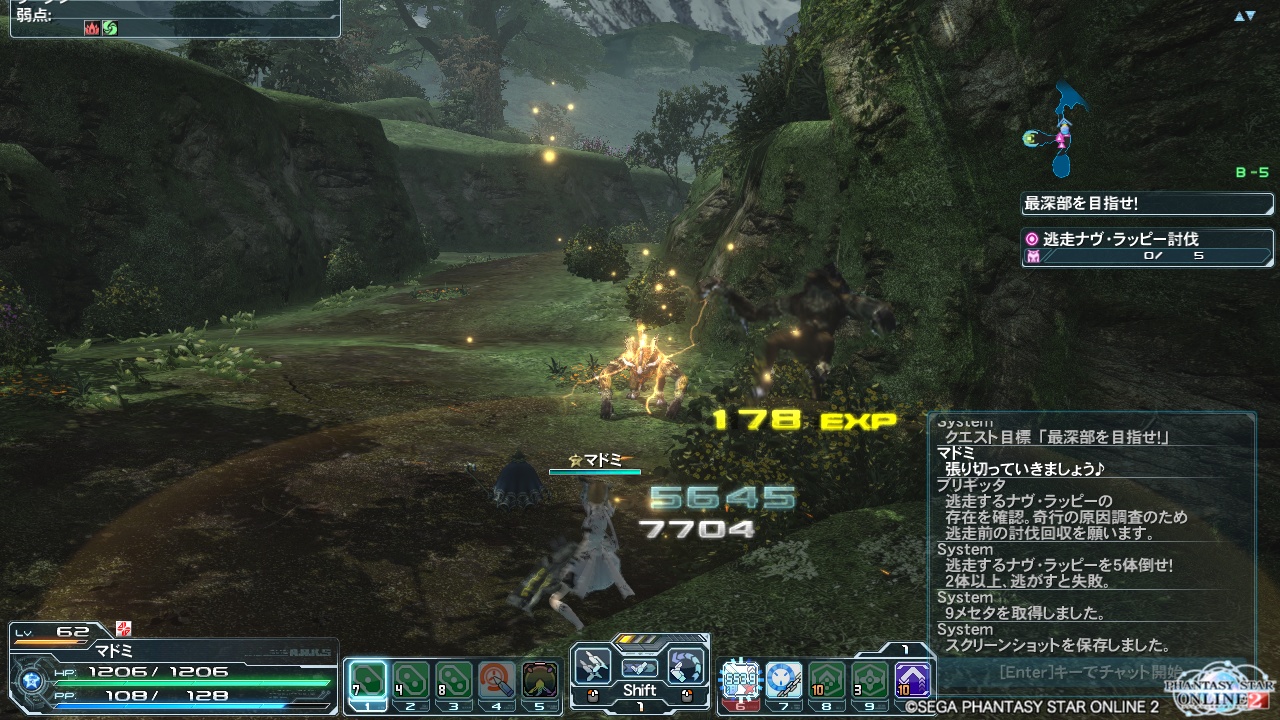Click the Shift weapon palette toggle icon

(639, 668)
